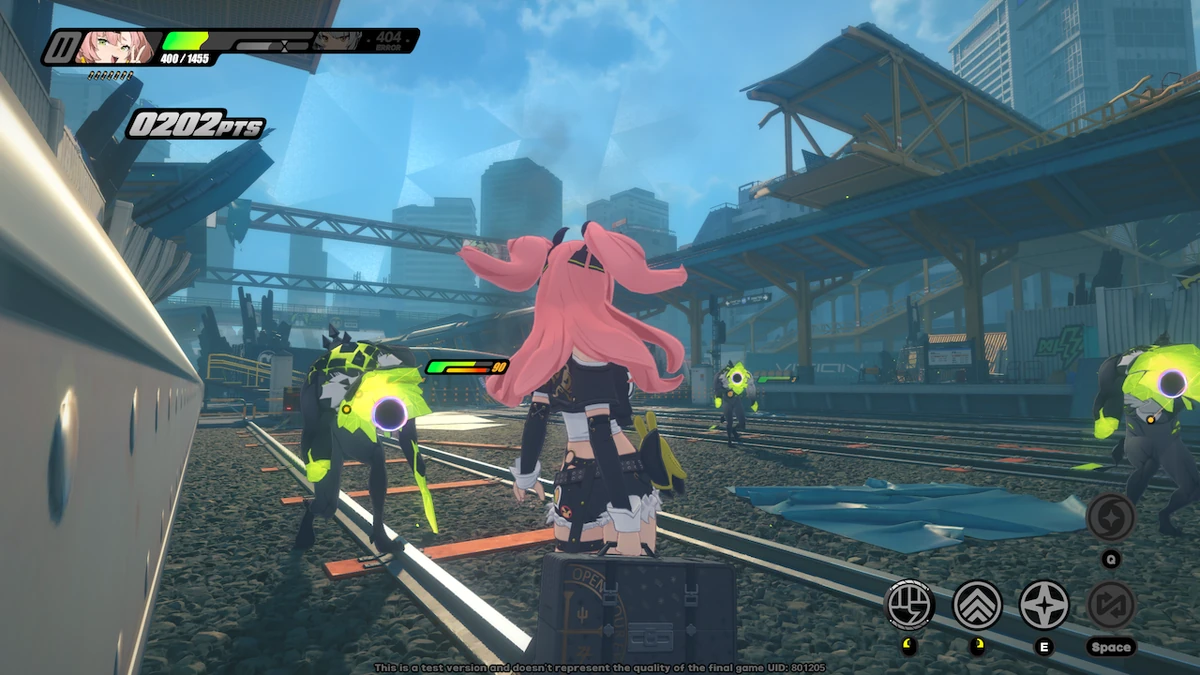
Task: Trigger the triple-chevron dash ability
Action: coord(977,604)
